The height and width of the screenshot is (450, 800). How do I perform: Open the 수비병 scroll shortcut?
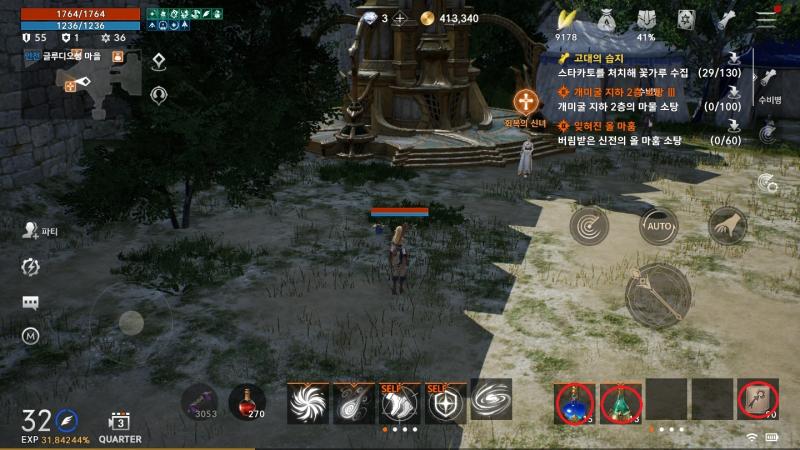(x=768, y=84)
